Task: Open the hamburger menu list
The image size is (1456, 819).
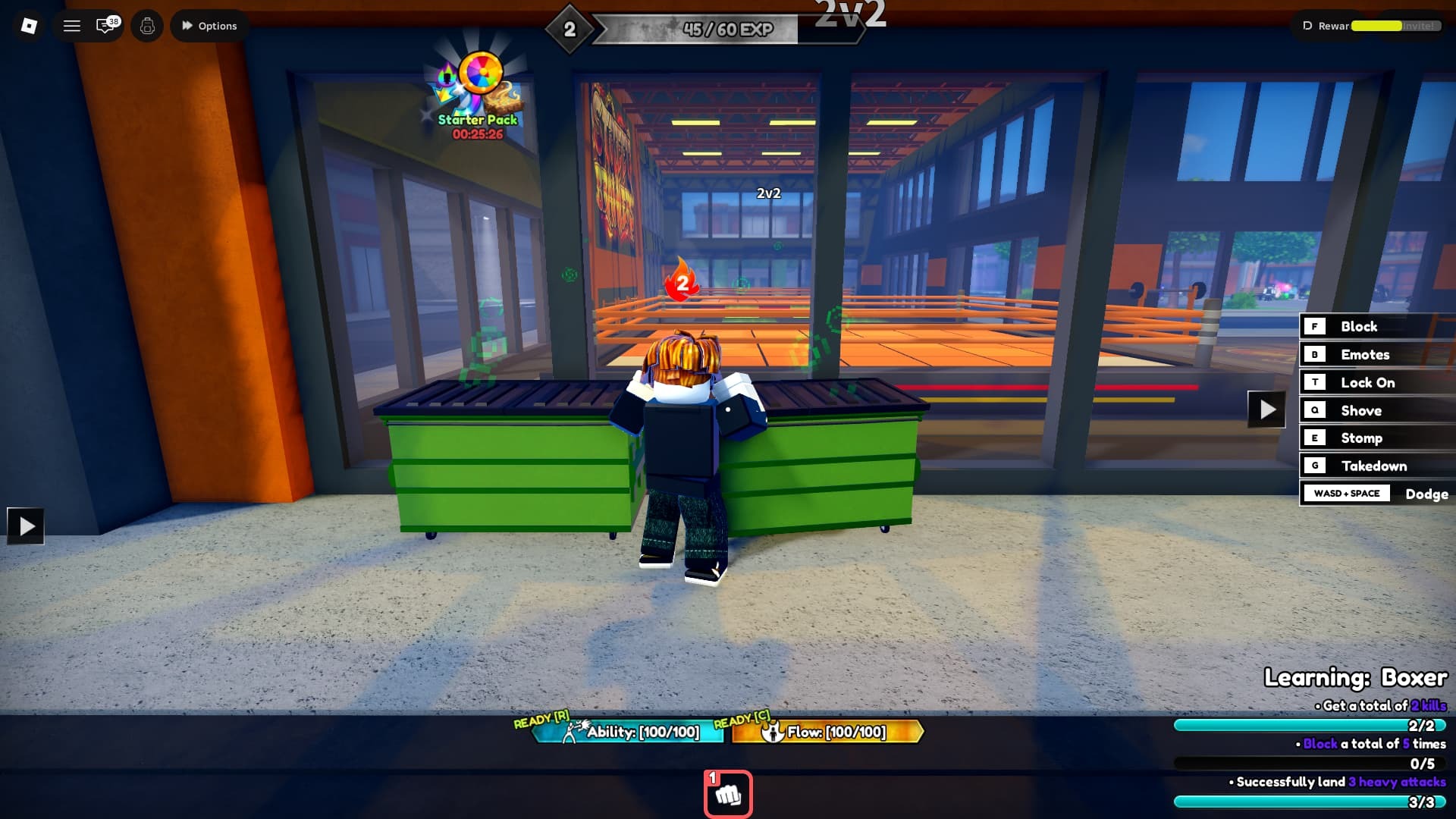Action: click(71, 25)
